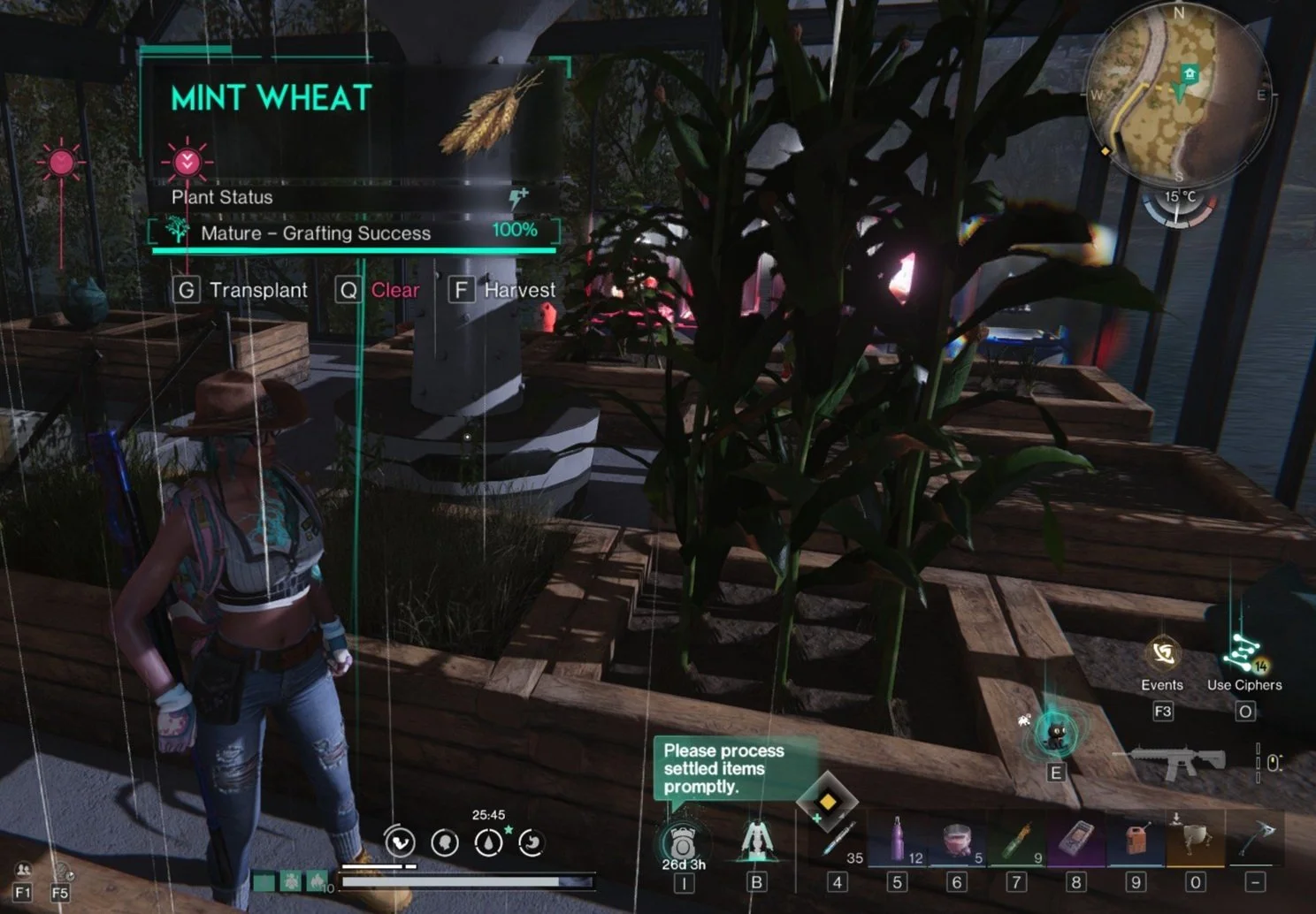The image size is (1316, 914).
Task: Select the pink bowl food slot
Action: 957,840
